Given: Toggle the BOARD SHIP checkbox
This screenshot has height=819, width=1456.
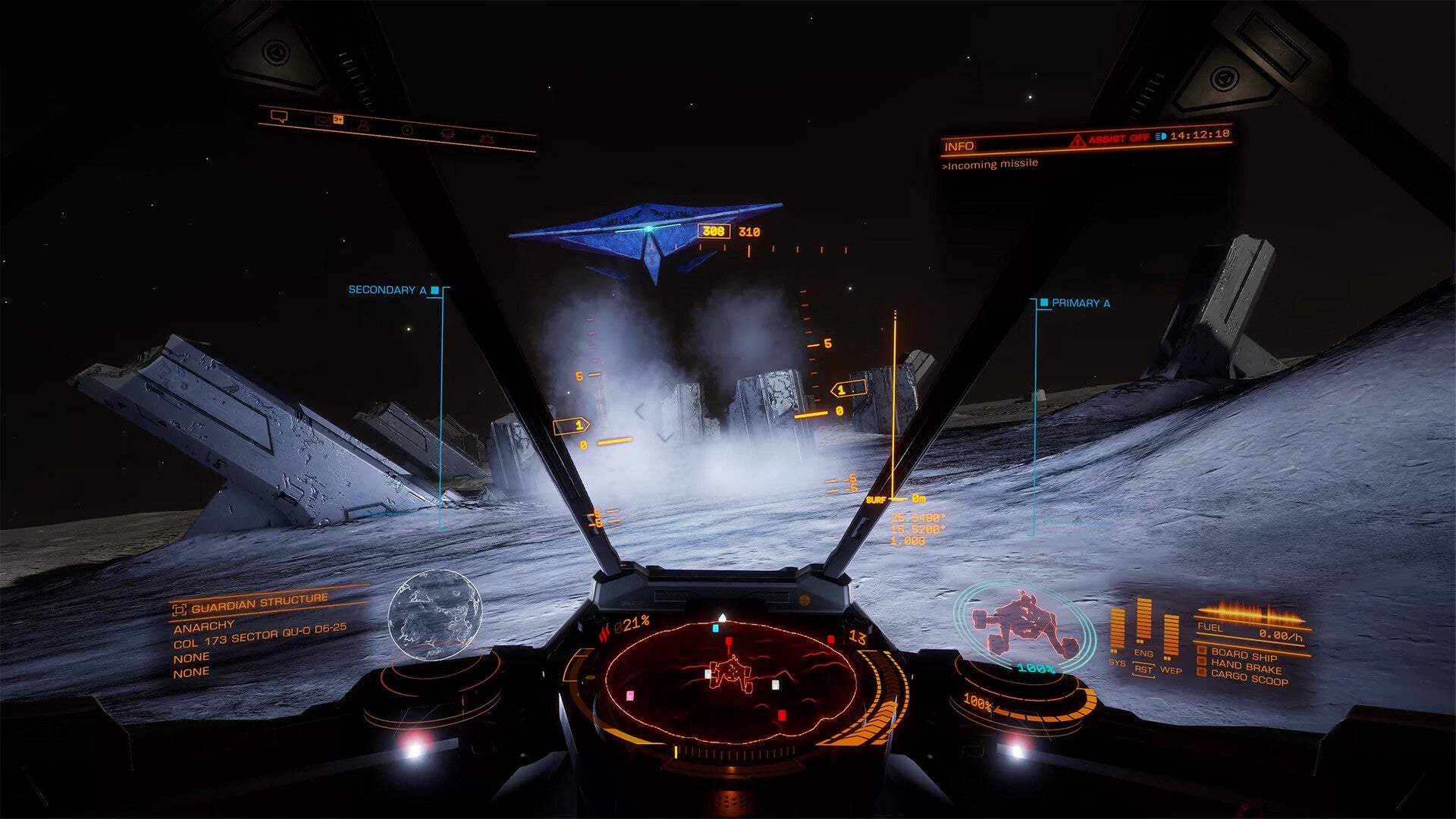Looking at the screenshot, I should [1201, 650].
